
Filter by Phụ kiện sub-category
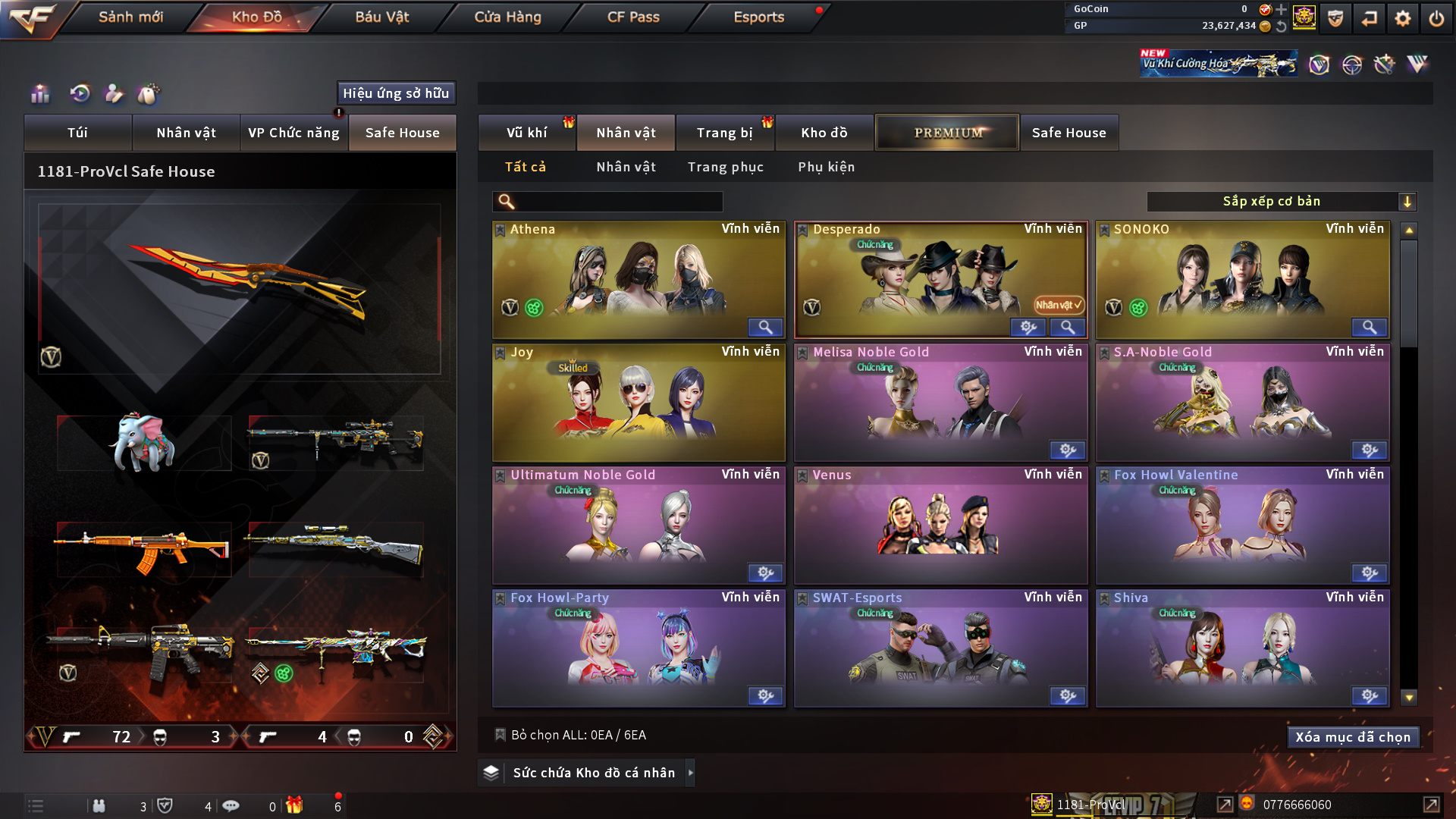826,167
